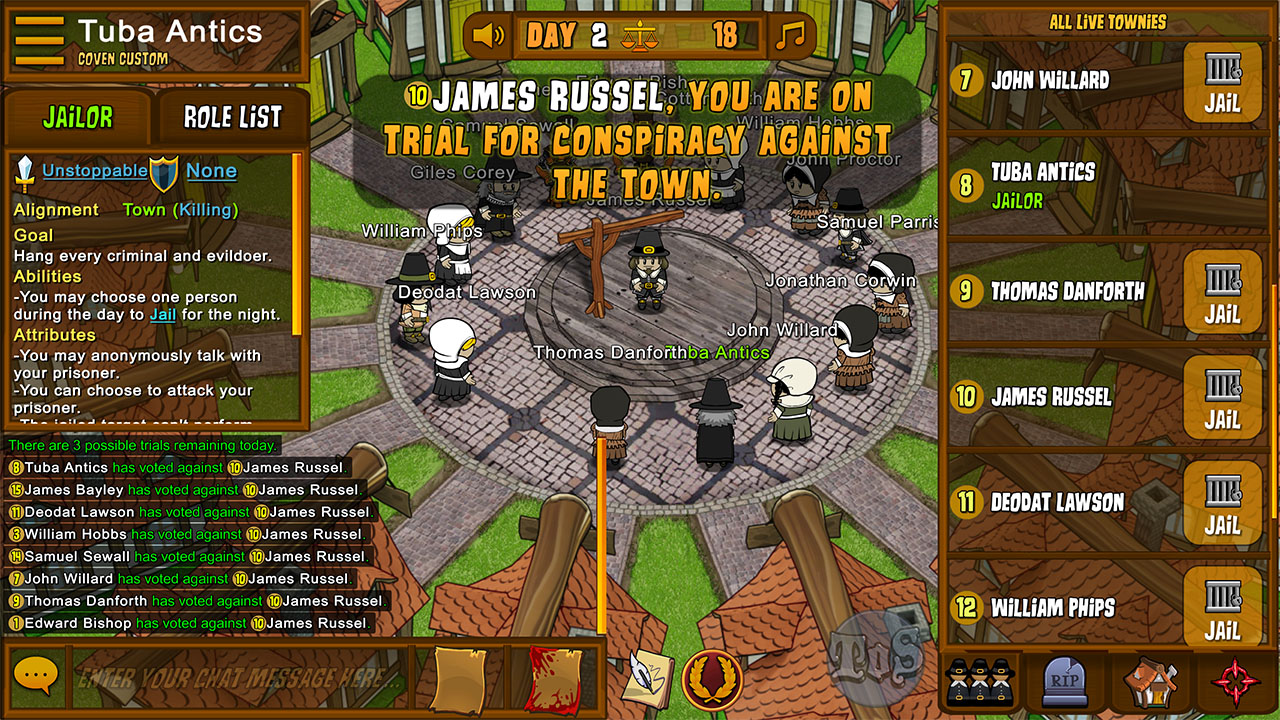Open the None defense link
Viewport: 1280px width, 720px height.
point(211,171)
